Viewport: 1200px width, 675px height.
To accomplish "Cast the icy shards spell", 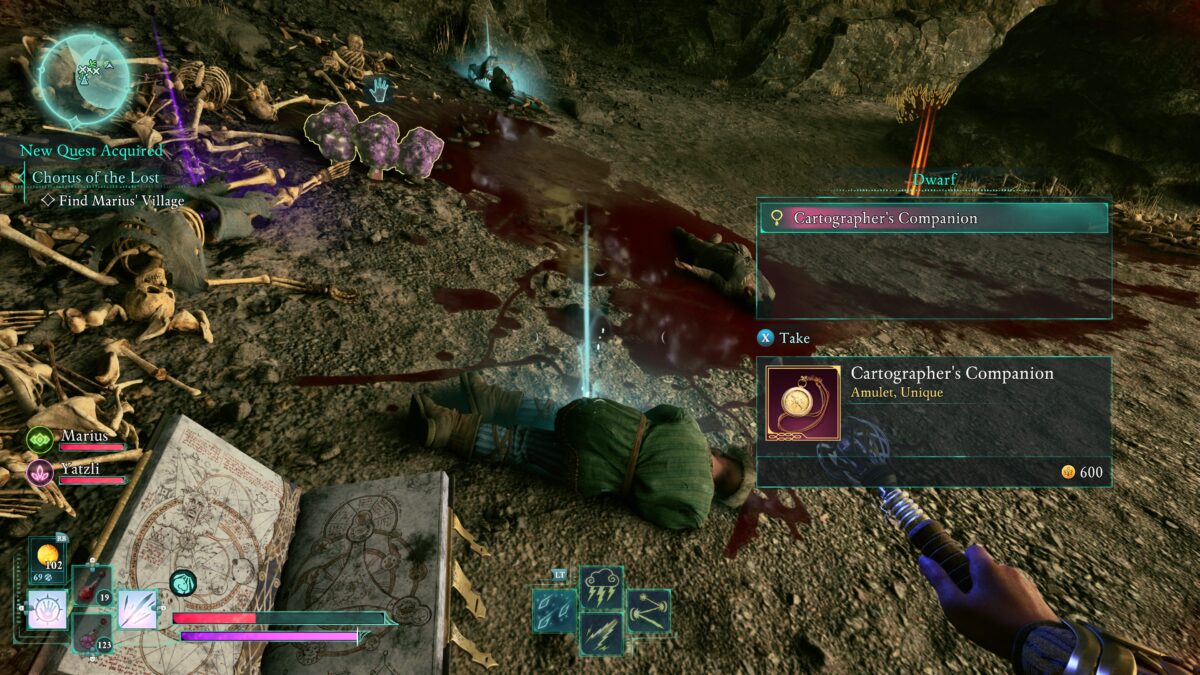I will 554,610.
